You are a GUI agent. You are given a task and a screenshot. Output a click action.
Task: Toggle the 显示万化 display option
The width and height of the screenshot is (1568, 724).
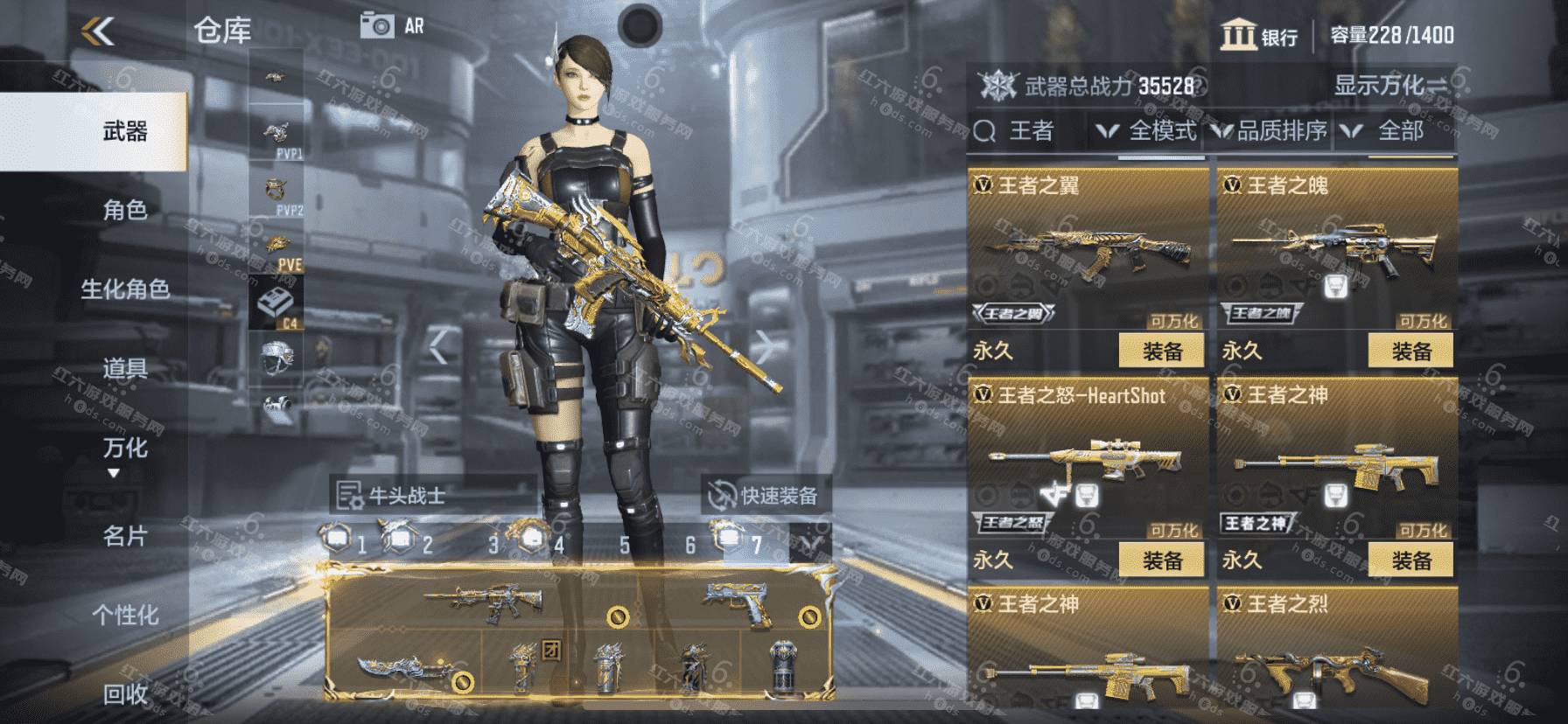click(1389, 86)
